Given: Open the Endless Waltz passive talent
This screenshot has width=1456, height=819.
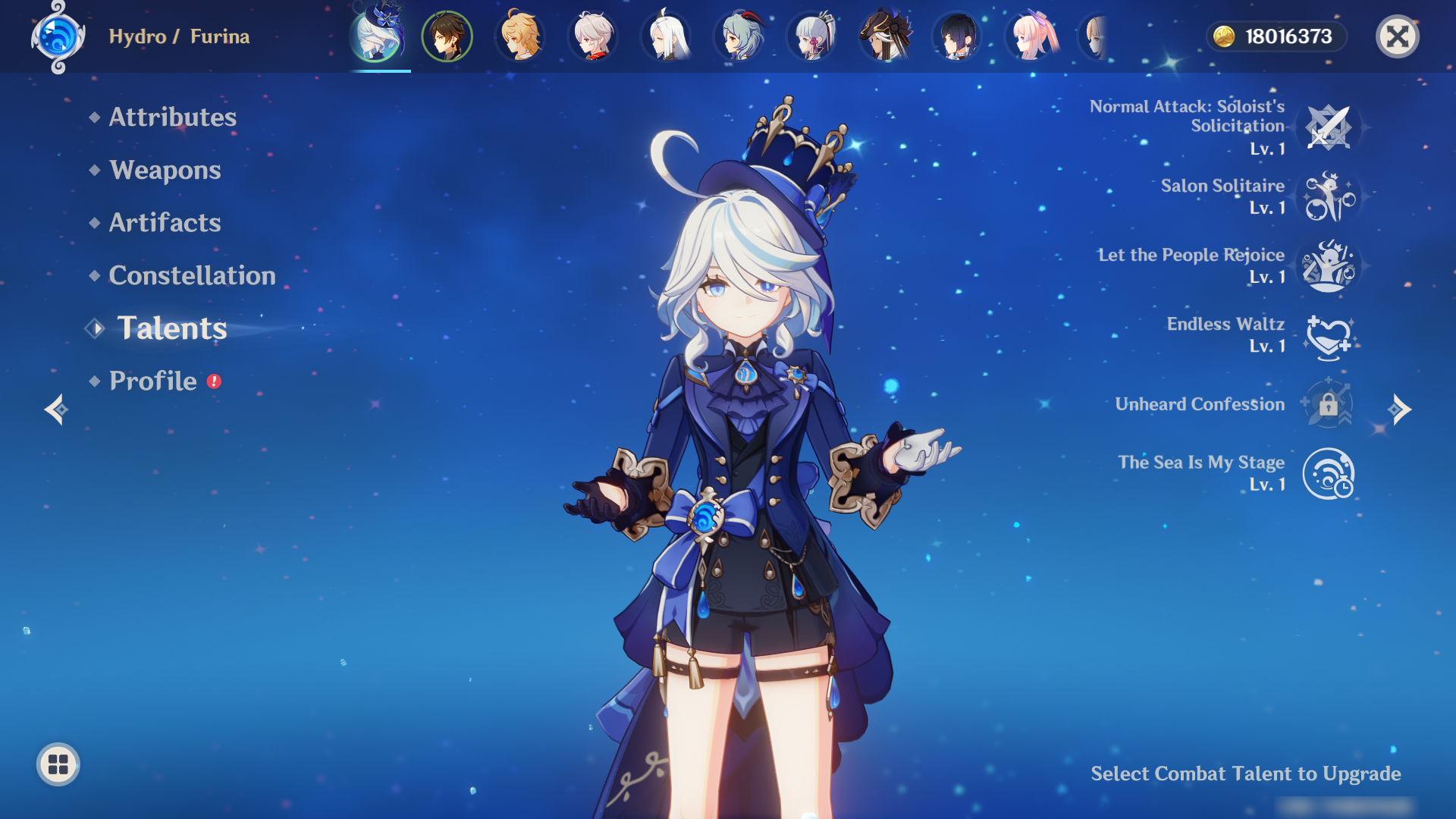Looking at the screenshot, I should pos(1328,335).
